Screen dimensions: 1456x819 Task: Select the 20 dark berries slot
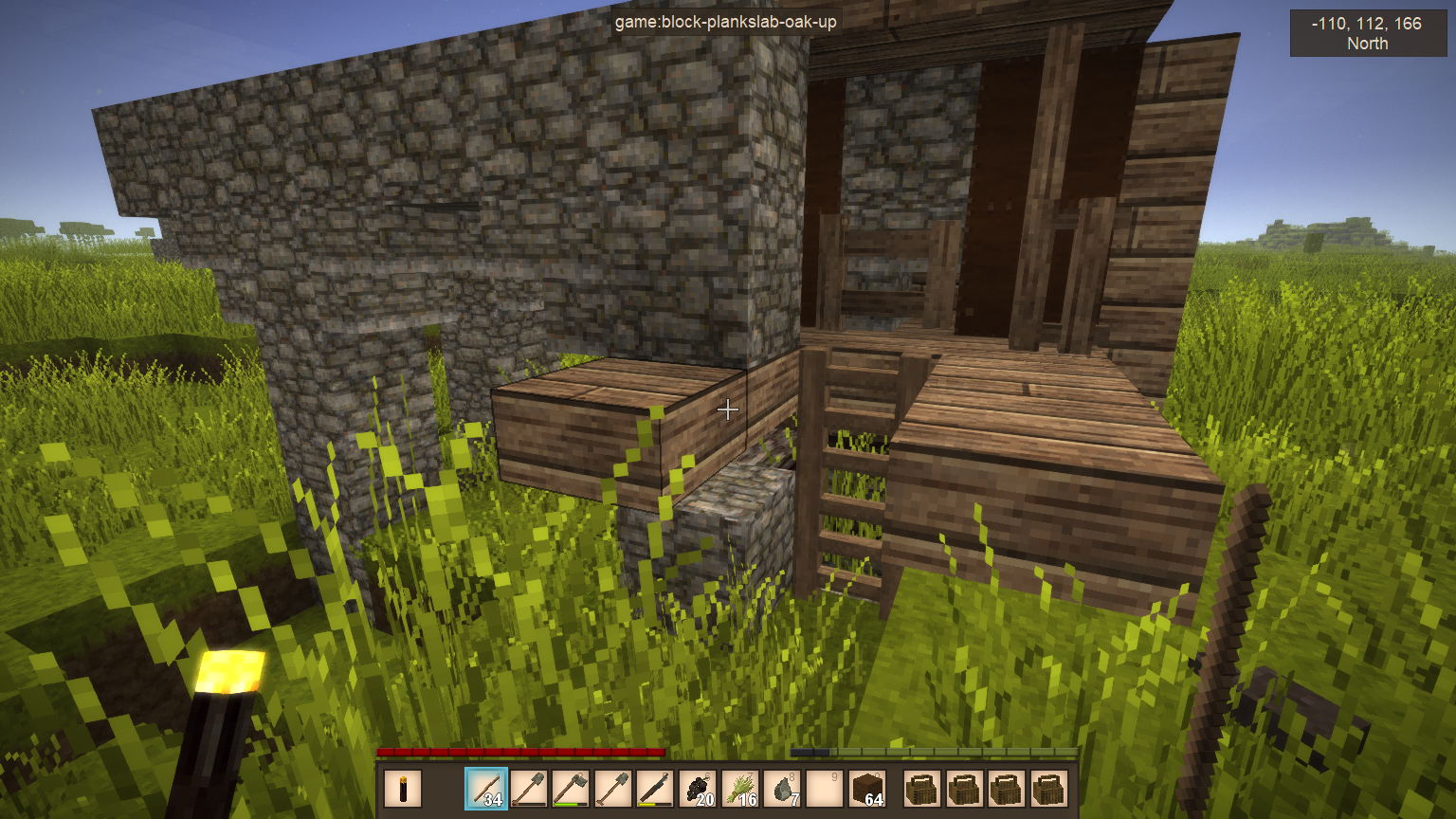coord(699,789)
